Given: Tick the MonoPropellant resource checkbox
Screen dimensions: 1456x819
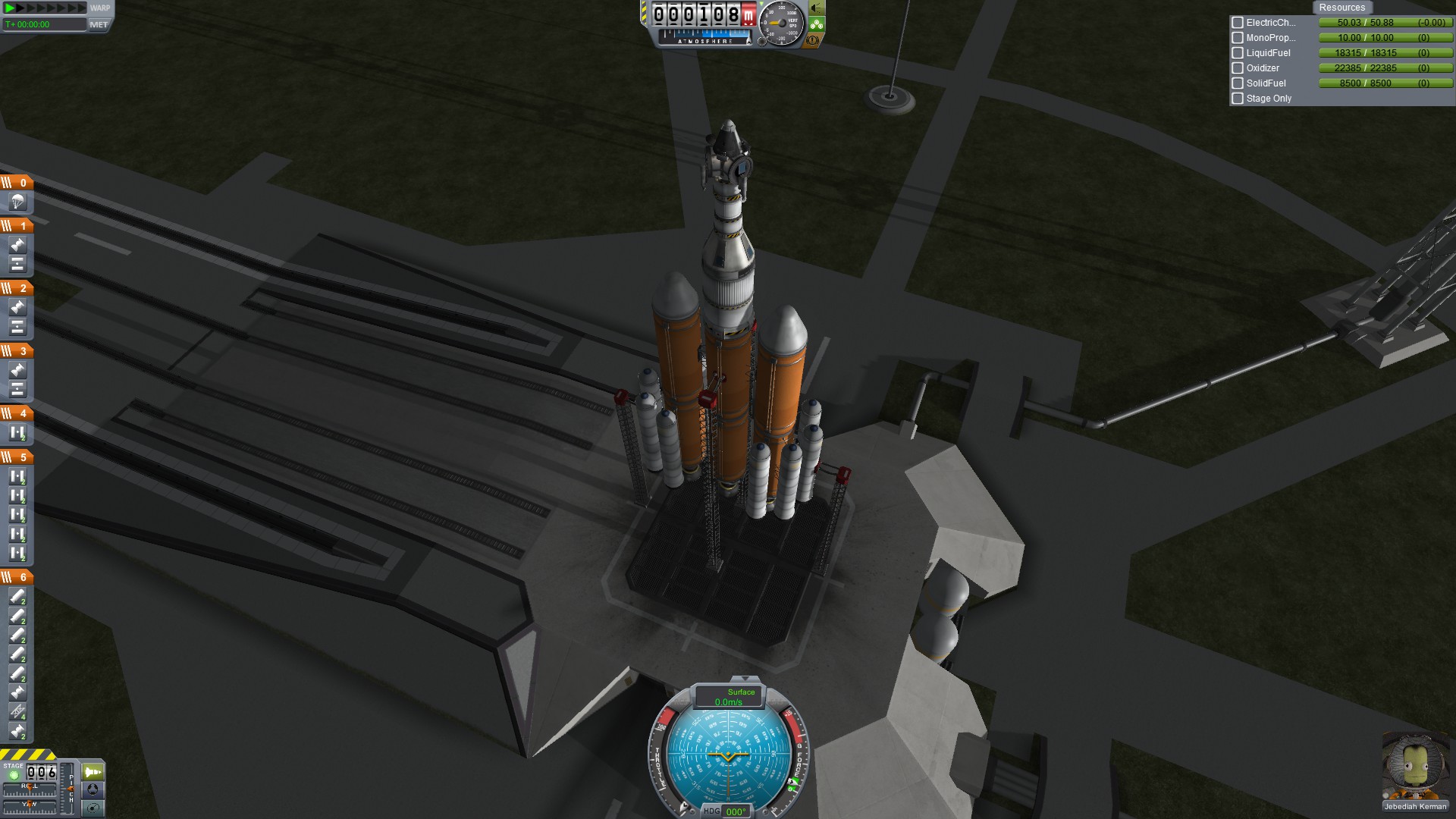Looking at the screenshot, I should pos(1238,38).
